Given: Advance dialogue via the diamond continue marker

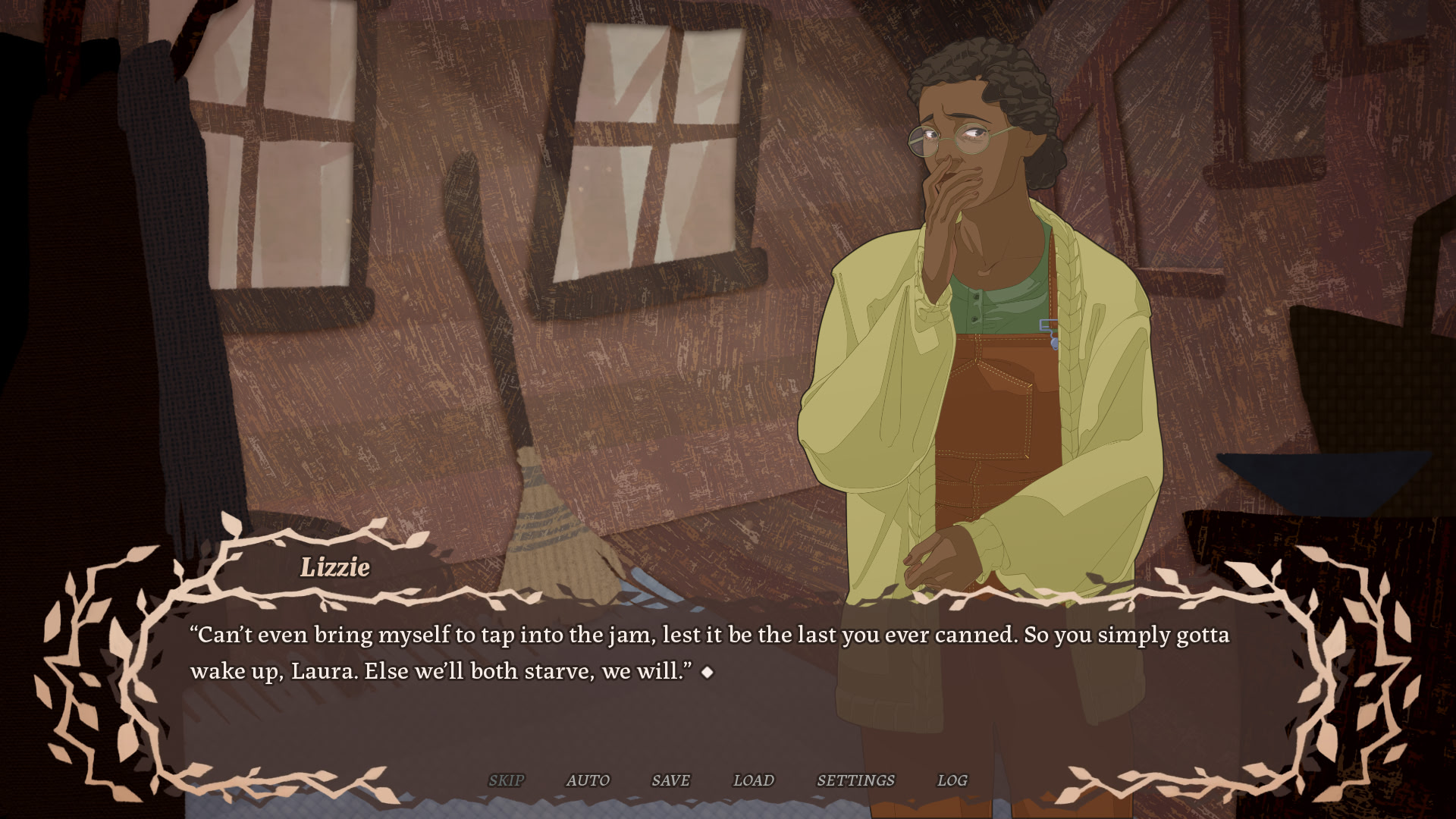Looking at the screenshot, I should tap(708, 672).
